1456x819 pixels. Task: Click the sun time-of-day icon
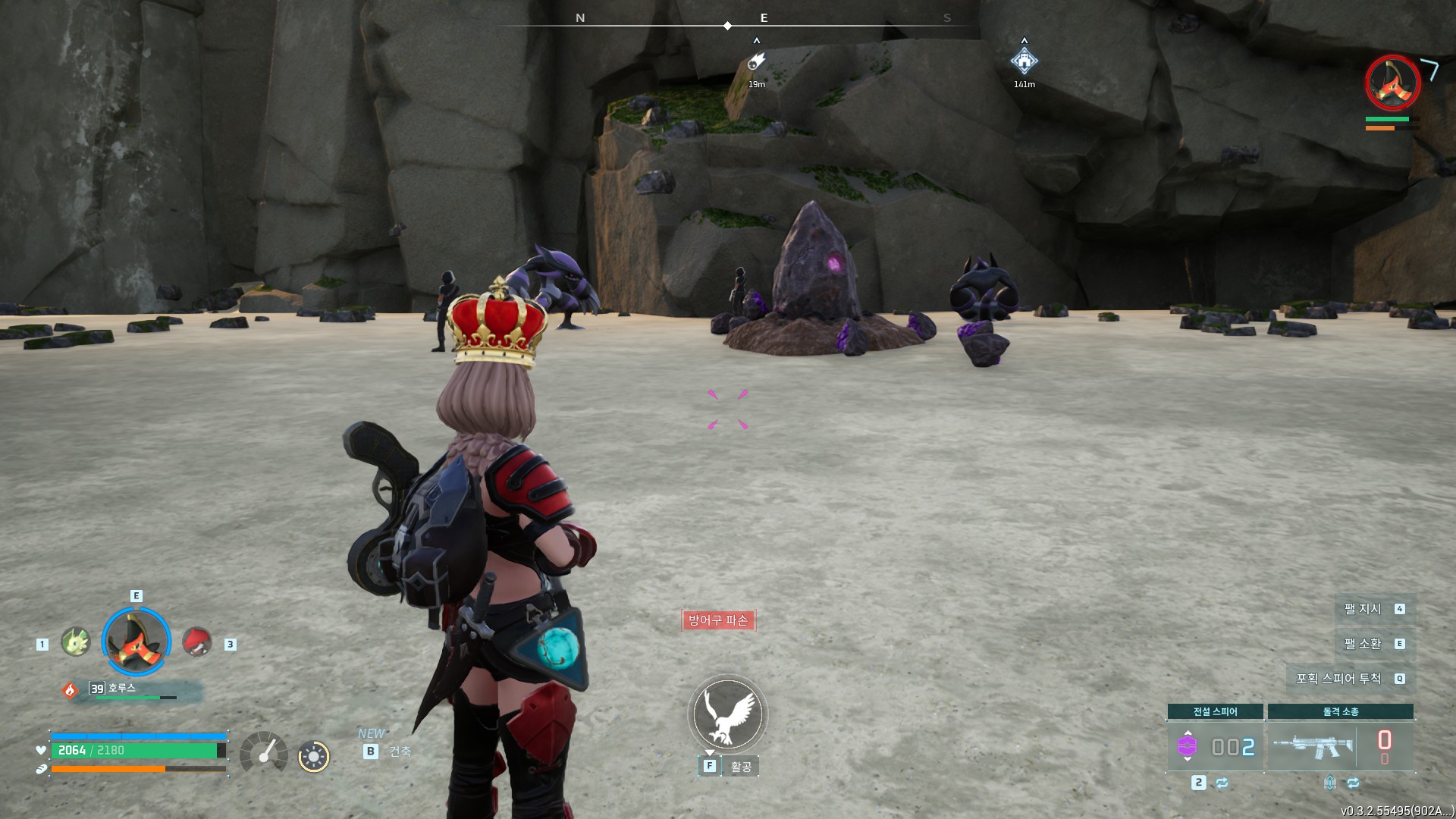313,756
